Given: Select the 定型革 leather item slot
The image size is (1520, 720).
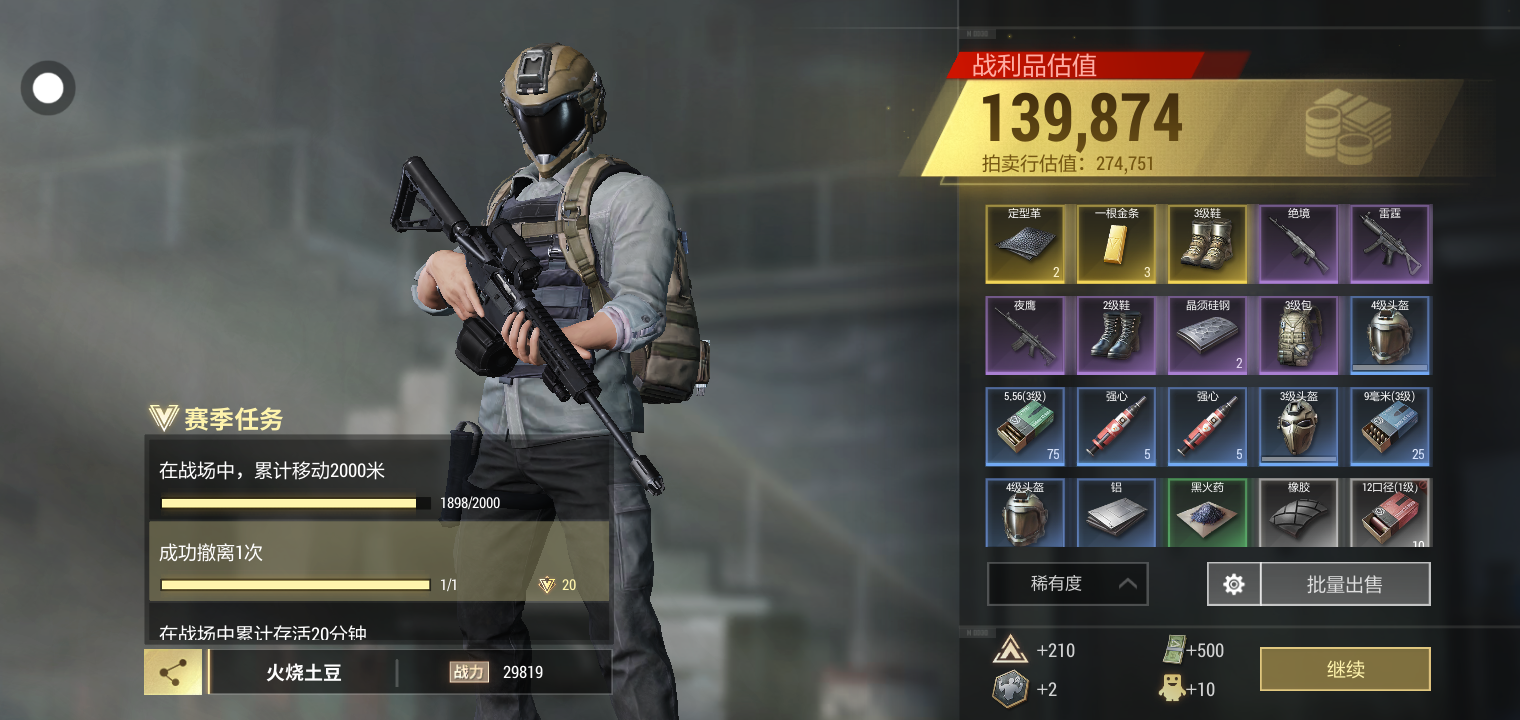Looking at the screenshot, I should (x=1025, y=245).
